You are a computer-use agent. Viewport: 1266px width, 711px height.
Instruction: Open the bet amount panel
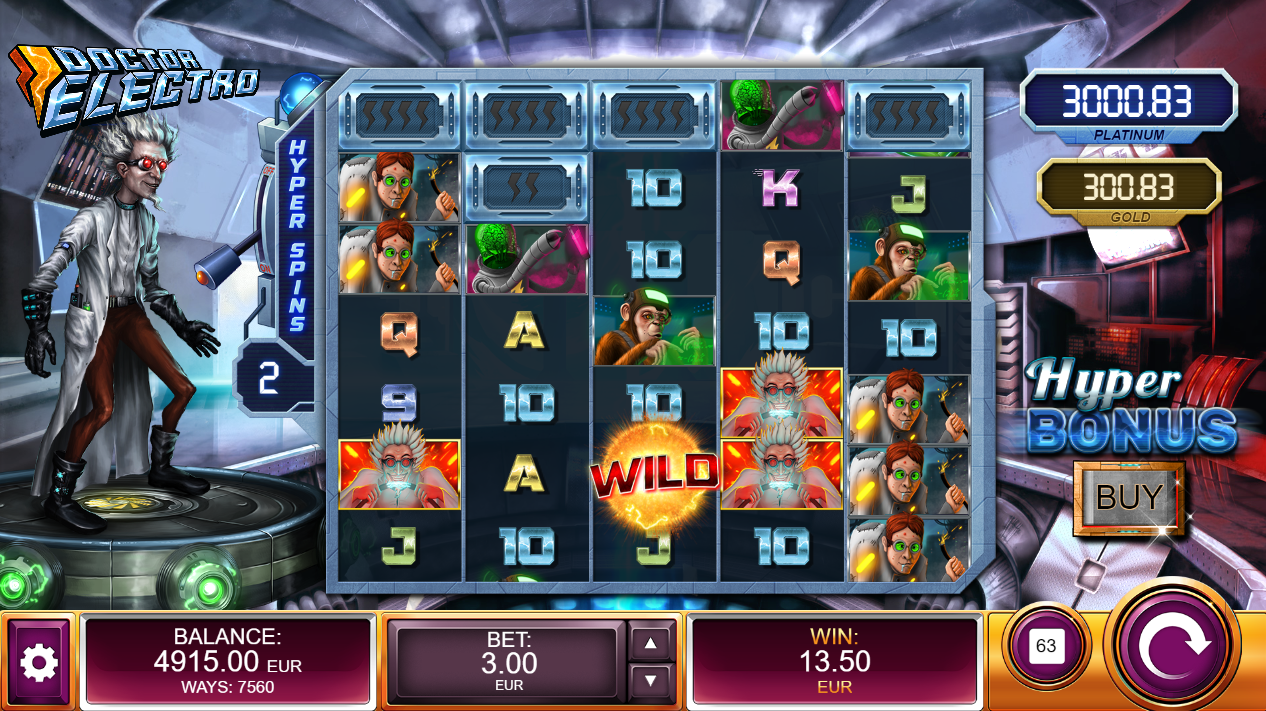click(x=511, y=662)
